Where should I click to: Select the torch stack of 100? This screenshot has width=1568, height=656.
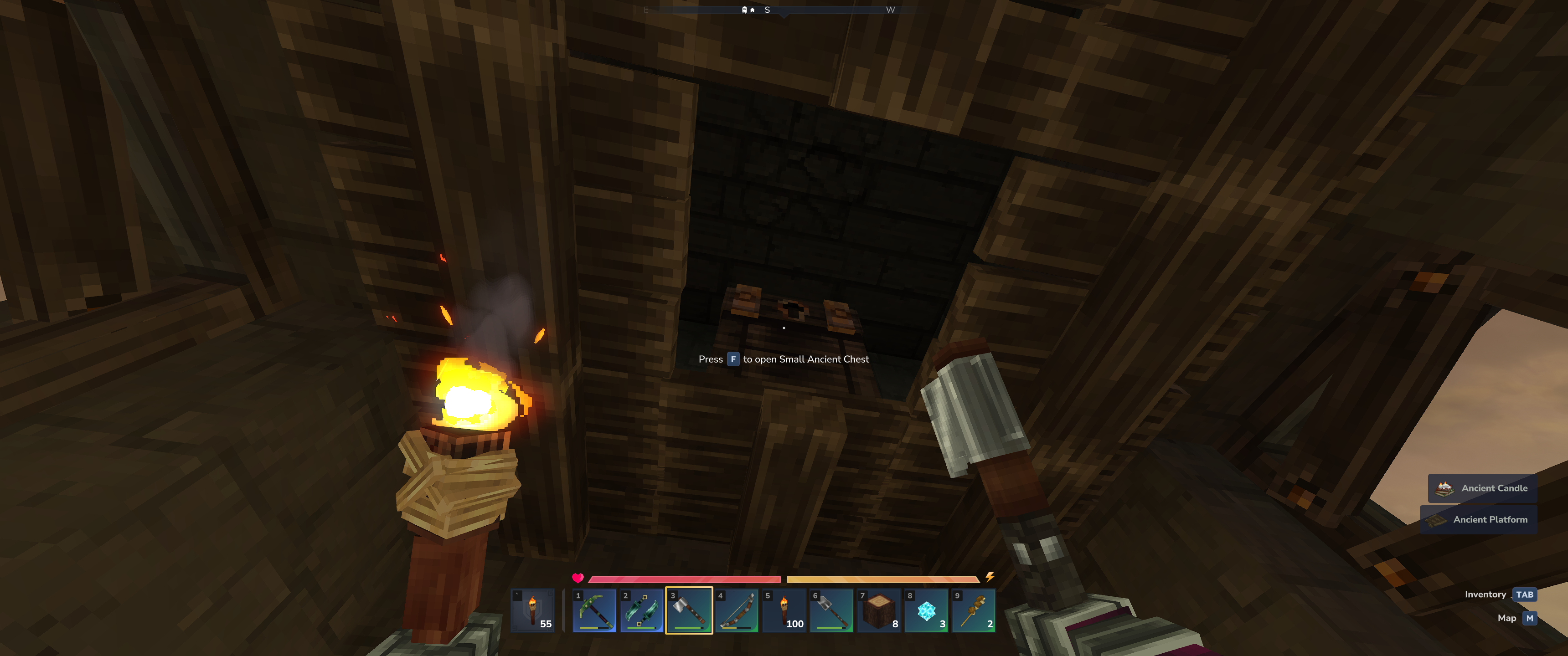click(x=784, y=610)
